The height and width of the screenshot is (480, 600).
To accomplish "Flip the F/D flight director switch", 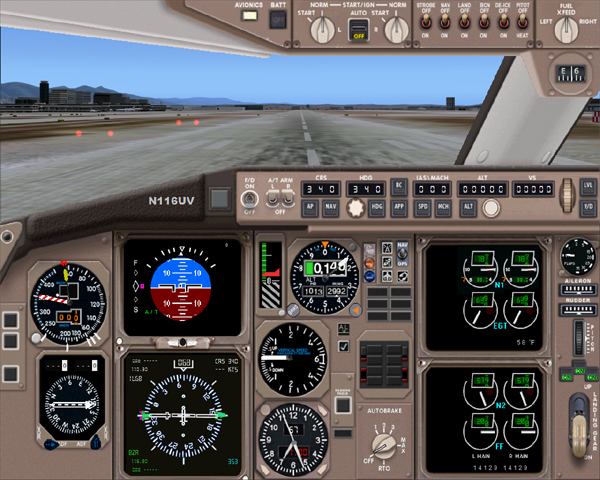I will pyautogui.click(x=246, y=198).
